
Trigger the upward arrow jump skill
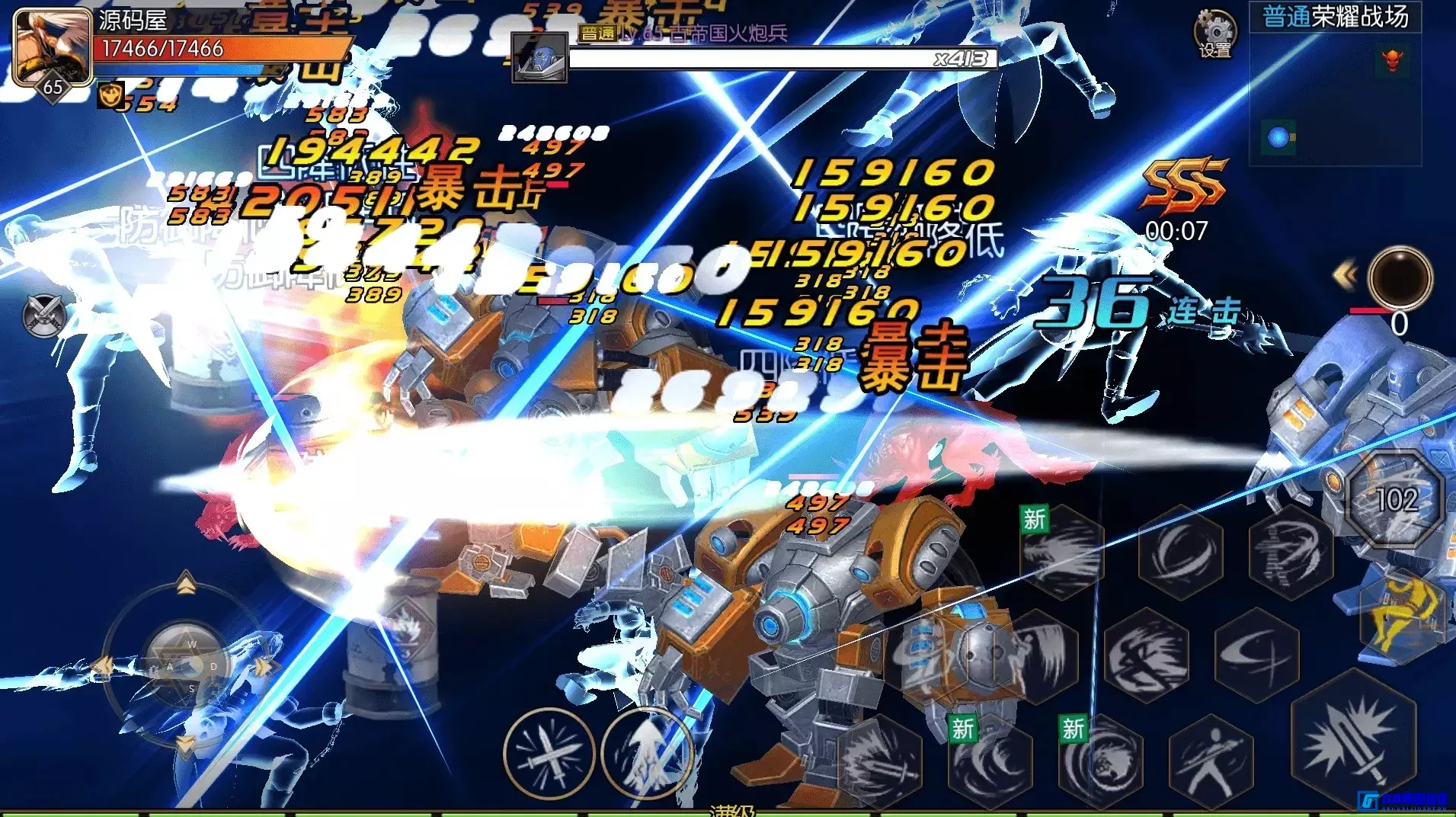pyautogui.click(x=646, y=753)
